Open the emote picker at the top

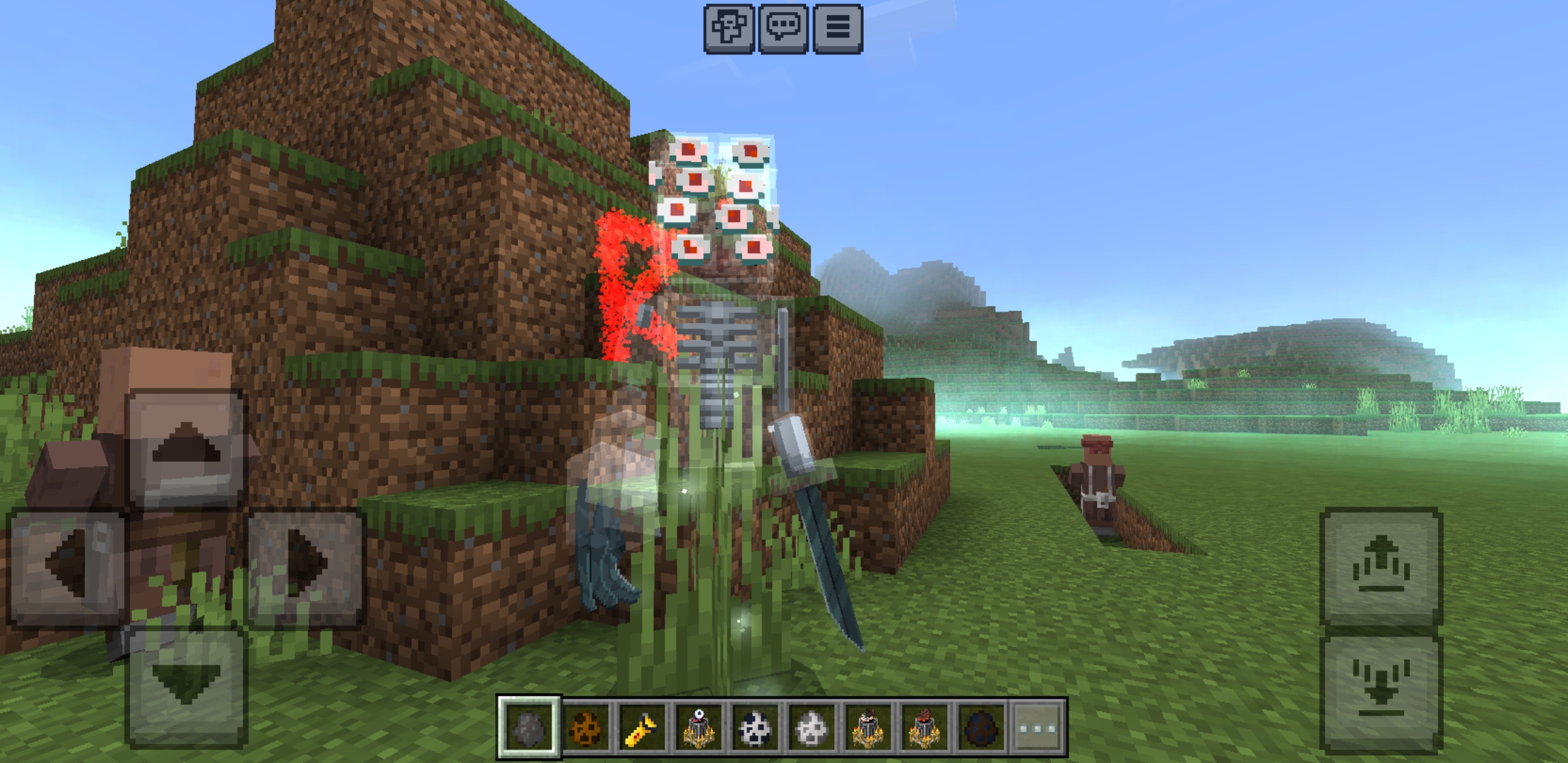tap(728, 30)
